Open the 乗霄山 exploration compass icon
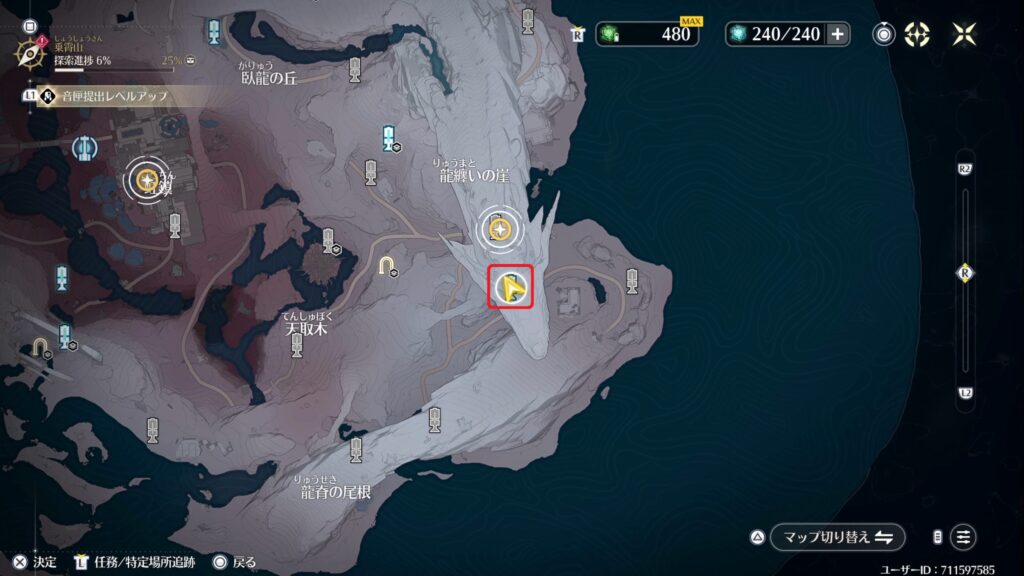Screen dimensions: 1024x576 pyautogui.click(x=27, y=50)
